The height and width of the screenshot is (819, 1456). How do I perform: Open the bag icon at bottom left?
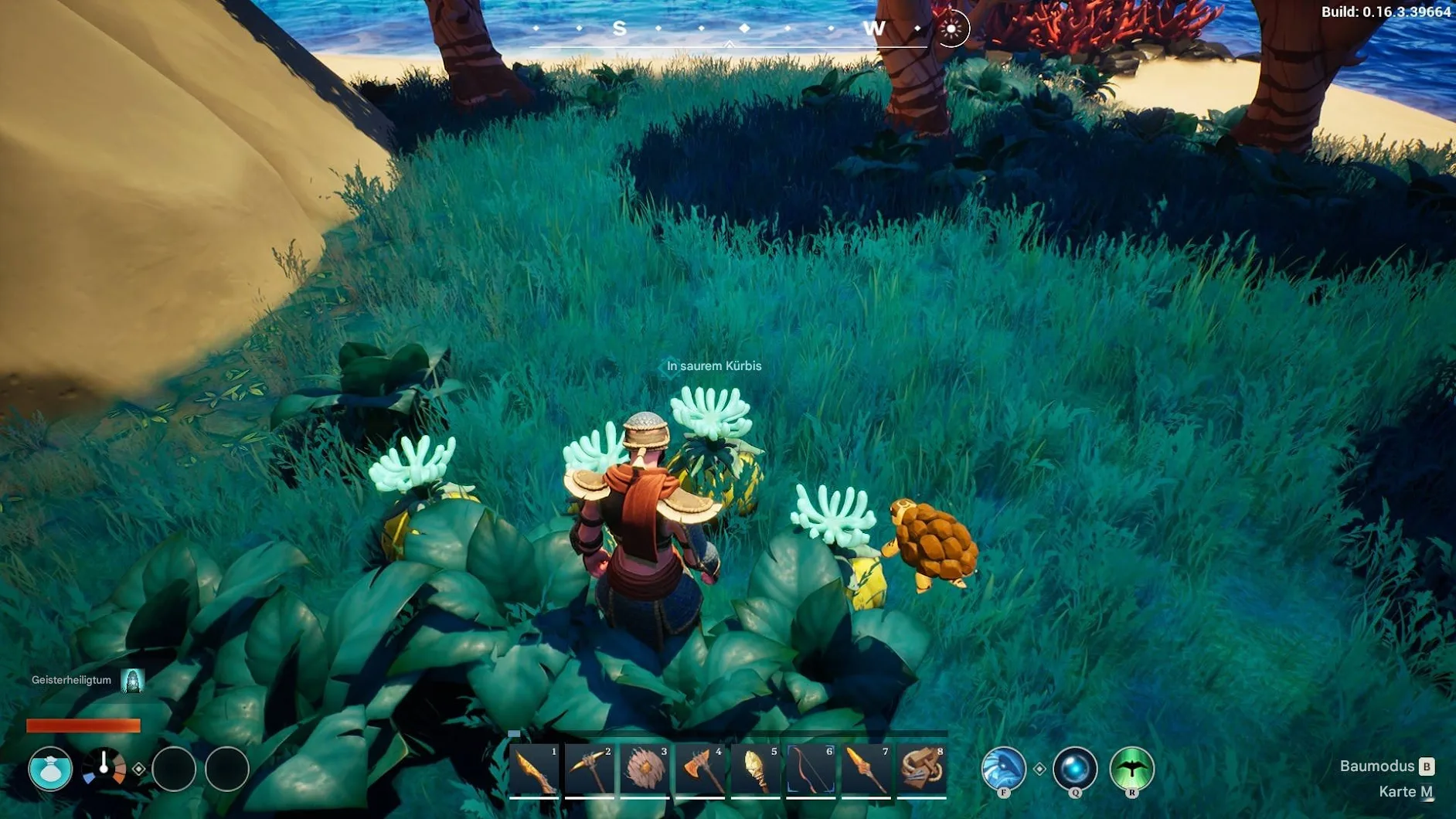point(50,769)
